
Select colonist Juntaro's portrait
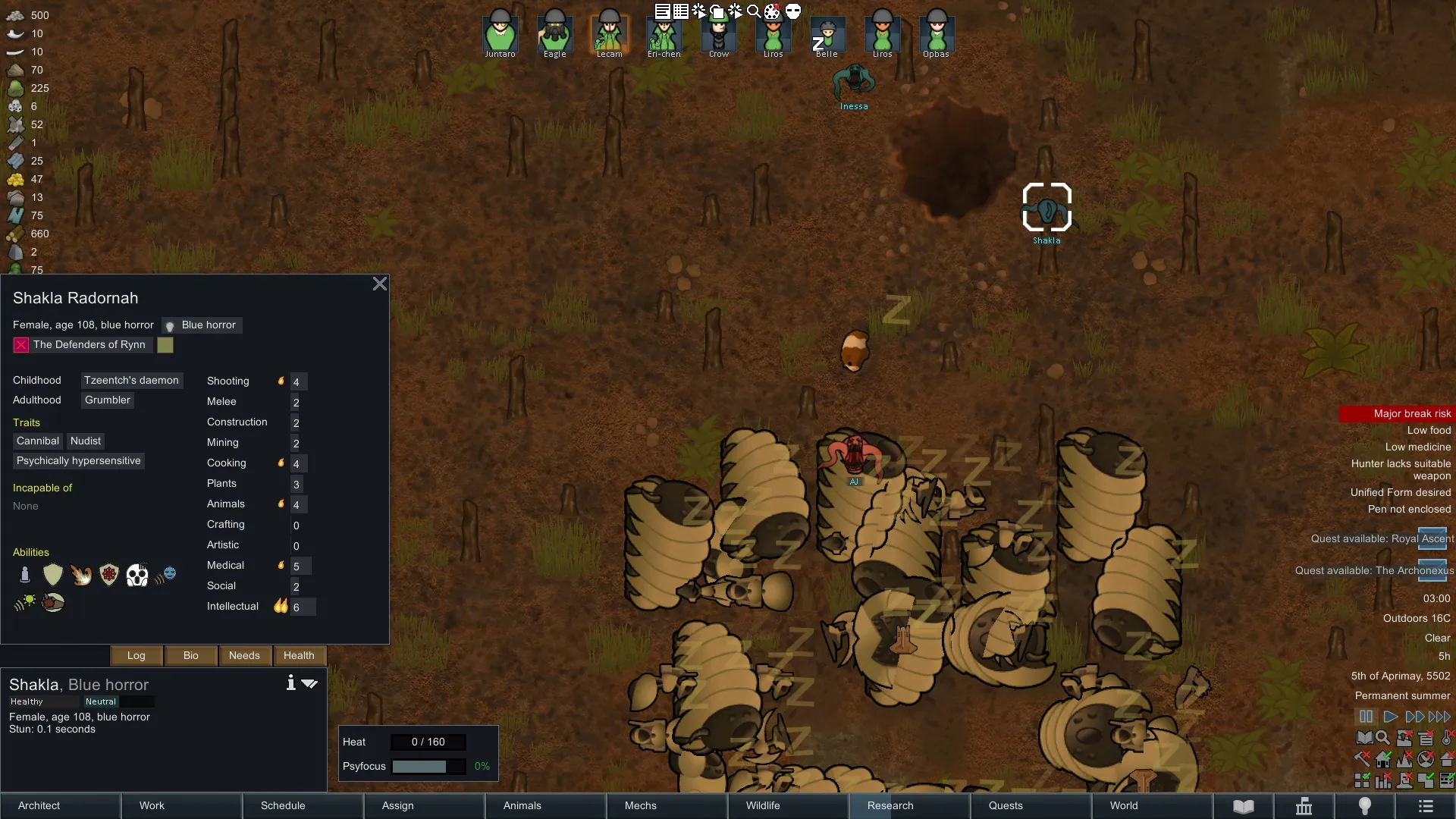tap(500, 33)
